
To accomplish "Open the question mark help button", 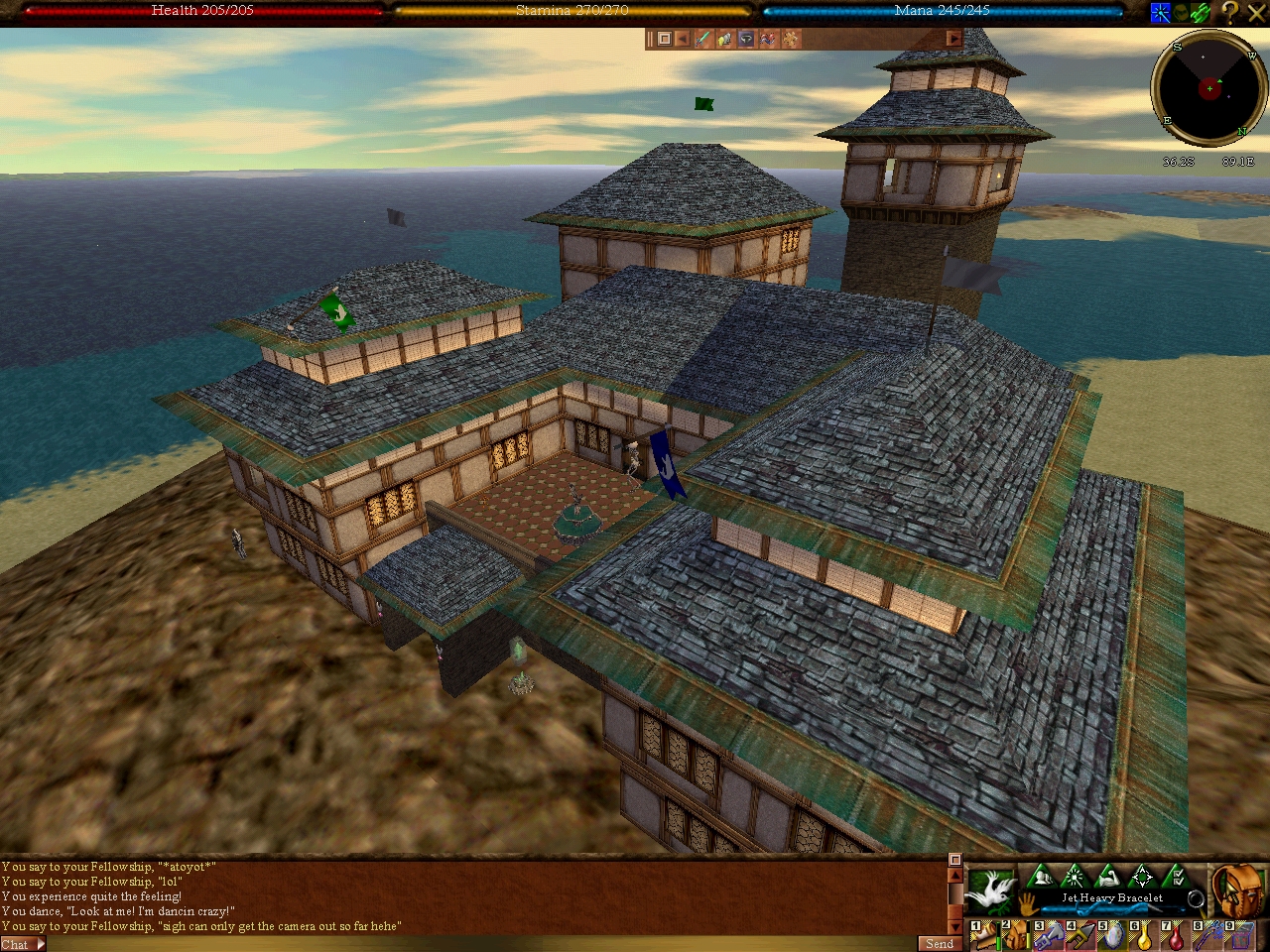I will click(1230, 13).
